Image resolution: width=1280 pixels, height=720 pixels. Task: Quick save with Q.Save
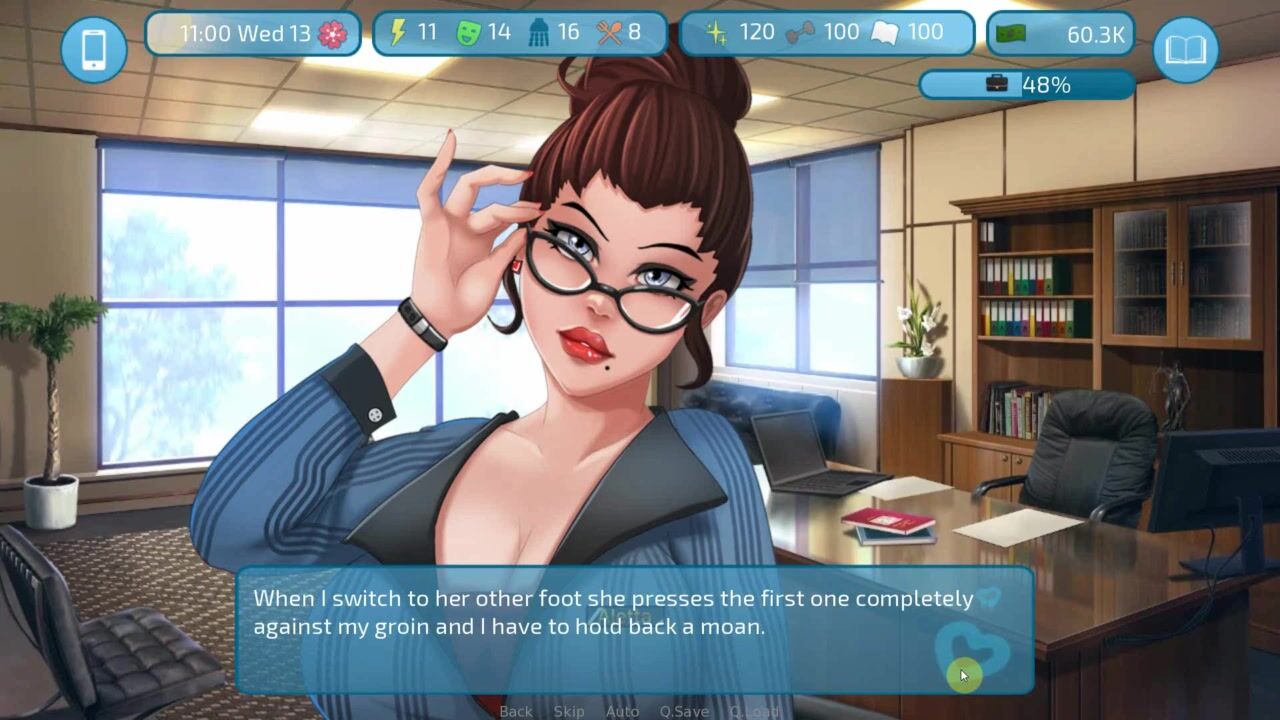pos(684,711)
